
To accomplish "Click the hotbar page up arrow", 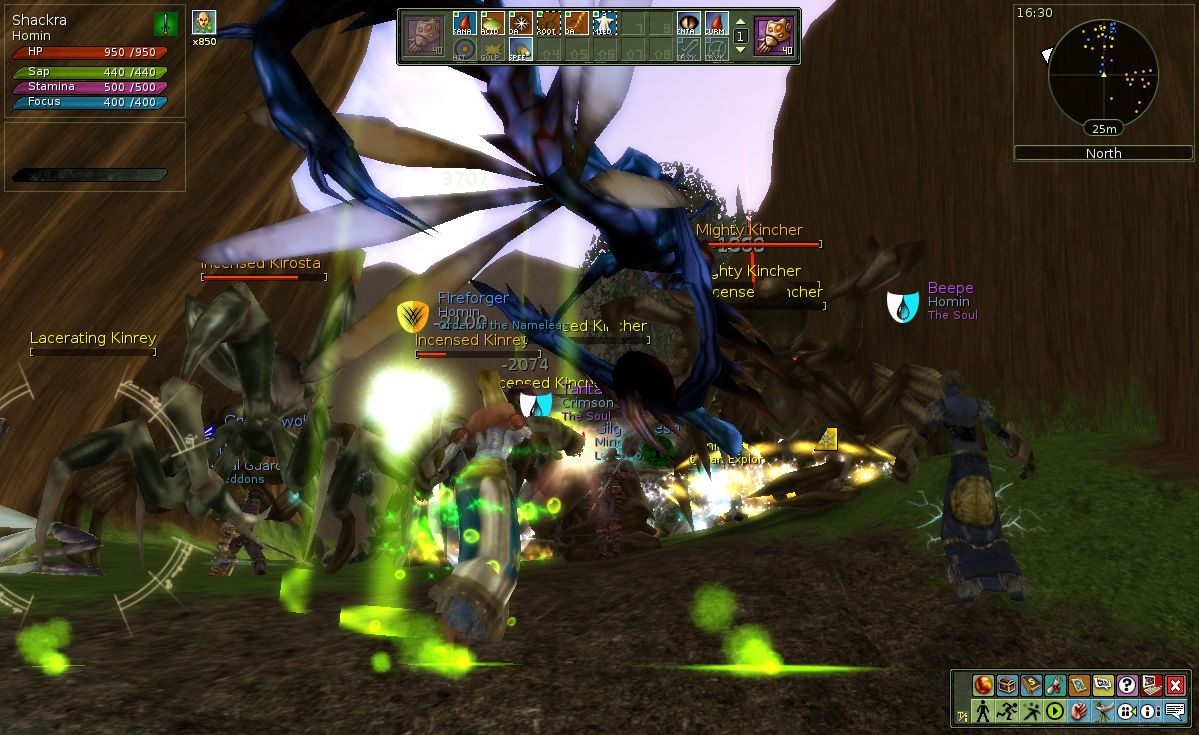I will pos(740,21).
